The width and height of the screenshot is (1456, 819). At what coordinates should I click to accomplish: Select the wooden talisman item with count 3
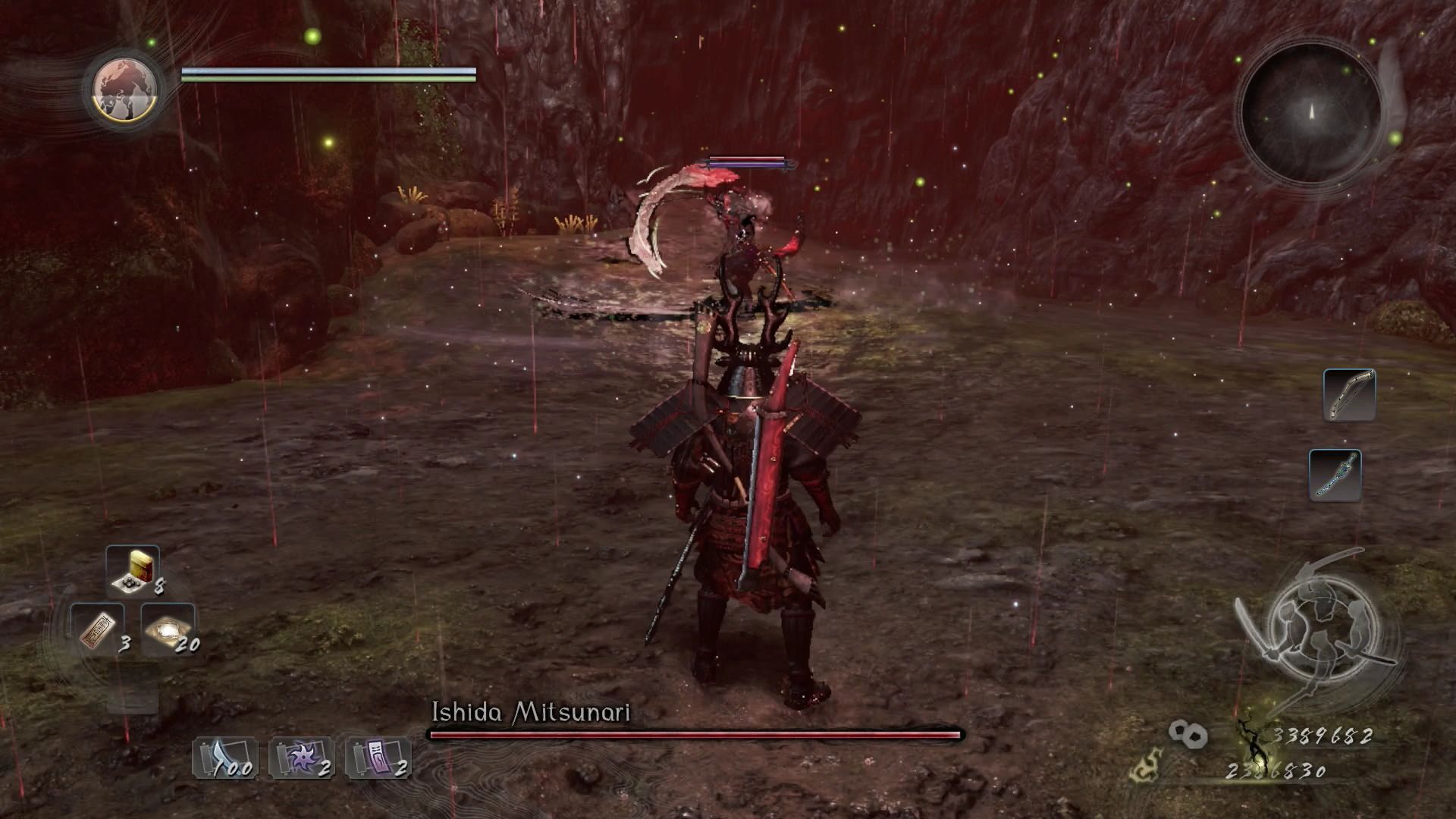click(x=99, y=629)
